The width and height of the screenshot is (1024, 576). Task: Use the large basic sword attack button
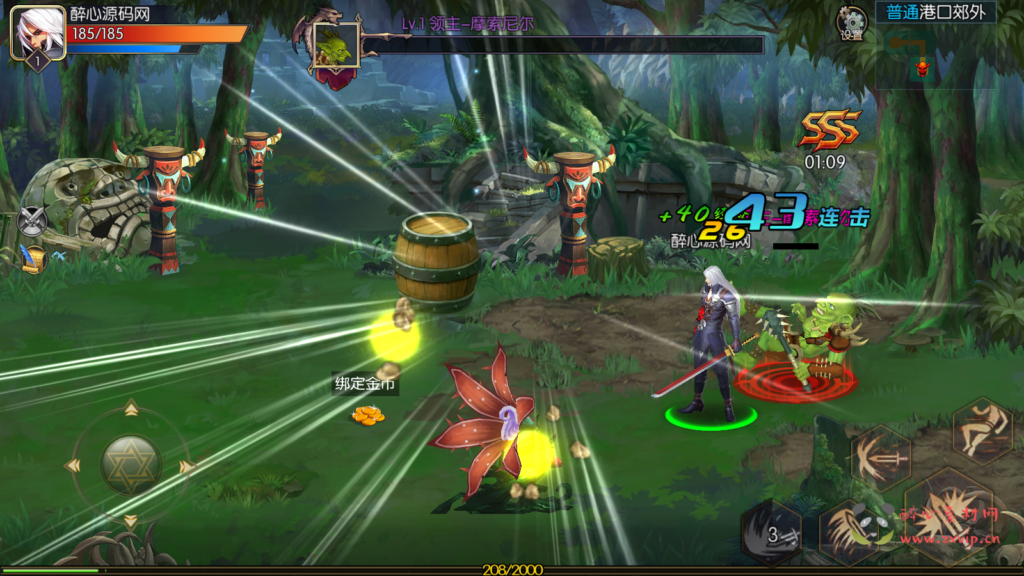(x=945, y=518)
